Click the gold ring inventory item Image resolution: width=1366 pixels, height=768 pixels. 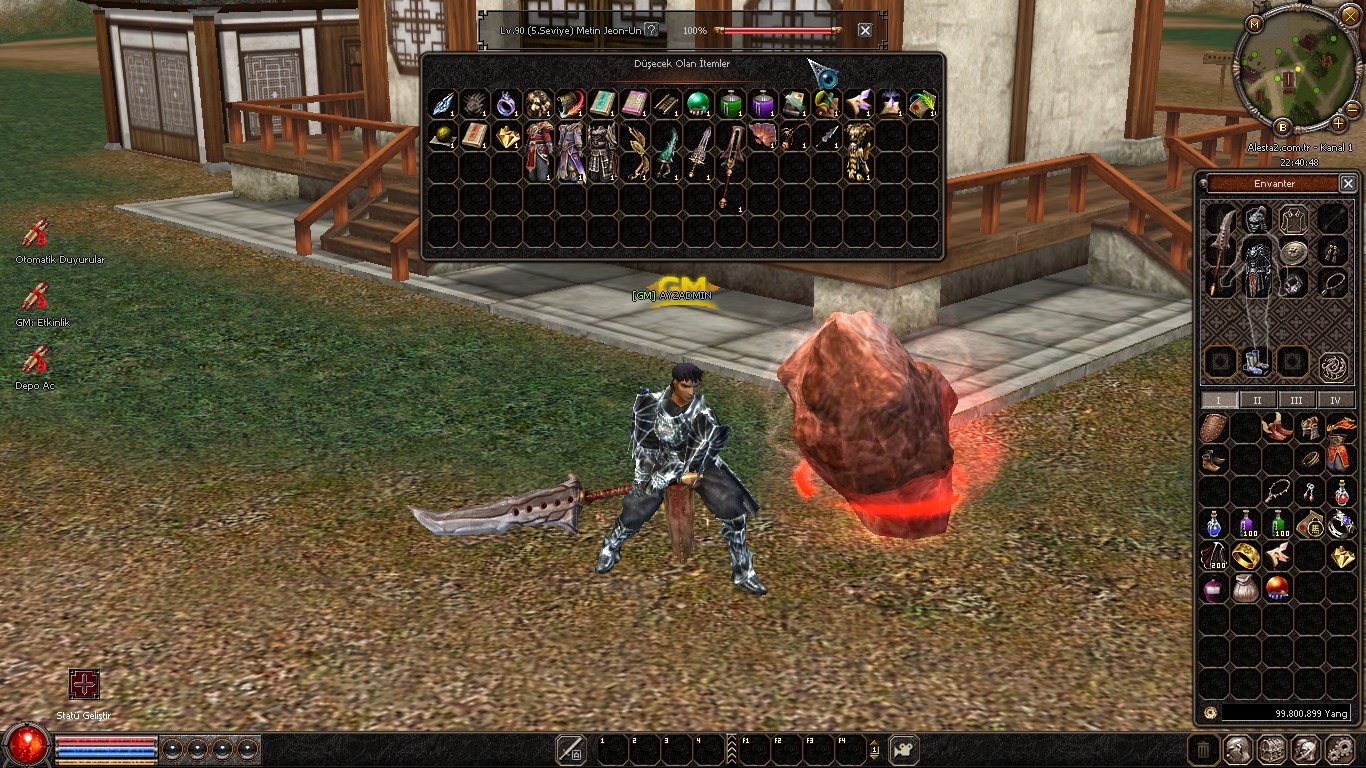point(1246,556)
